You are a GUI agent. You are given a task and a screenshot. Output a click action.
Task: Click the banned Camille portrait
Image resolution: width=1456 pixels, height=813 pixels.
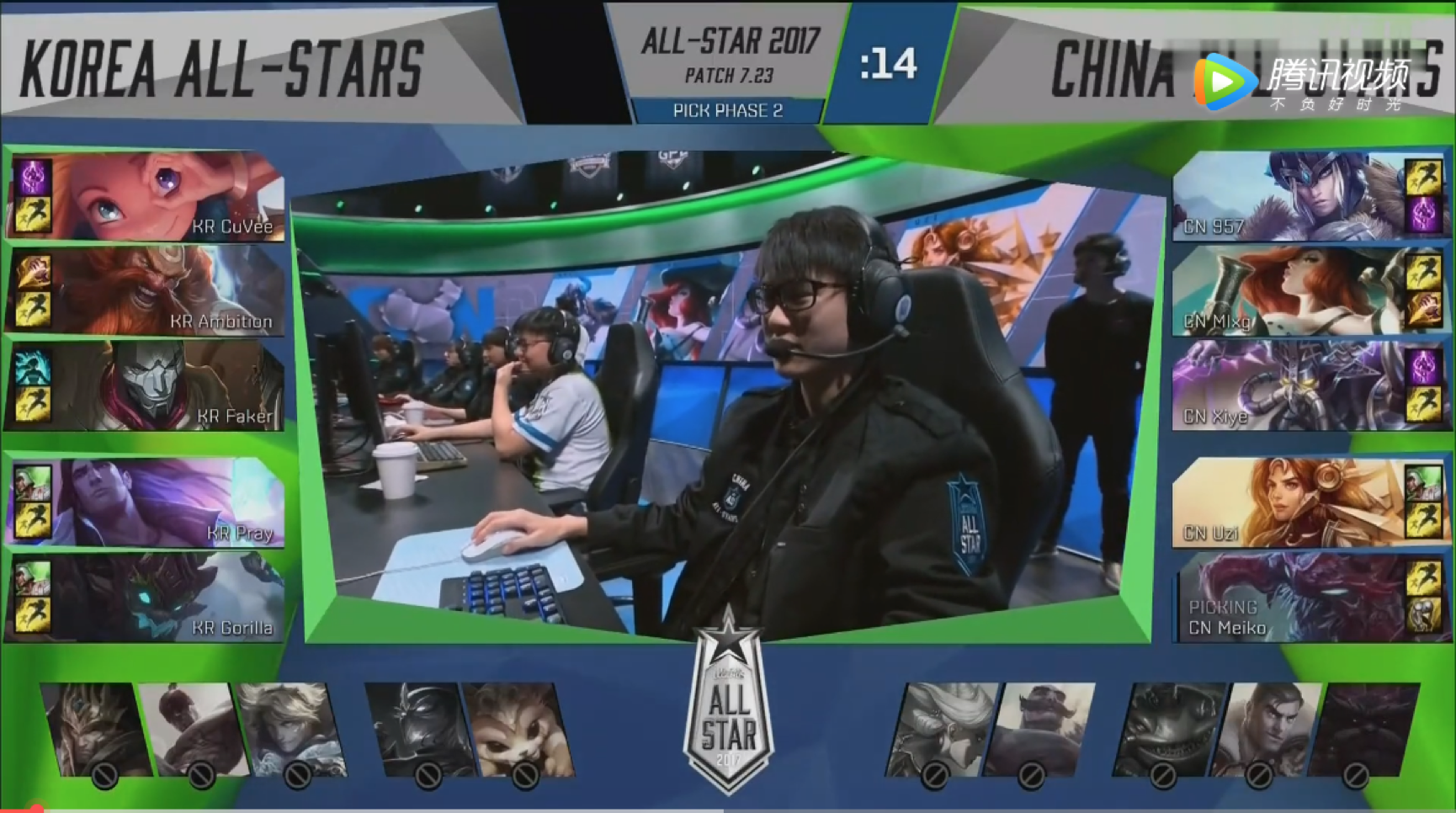pos(941,729)
